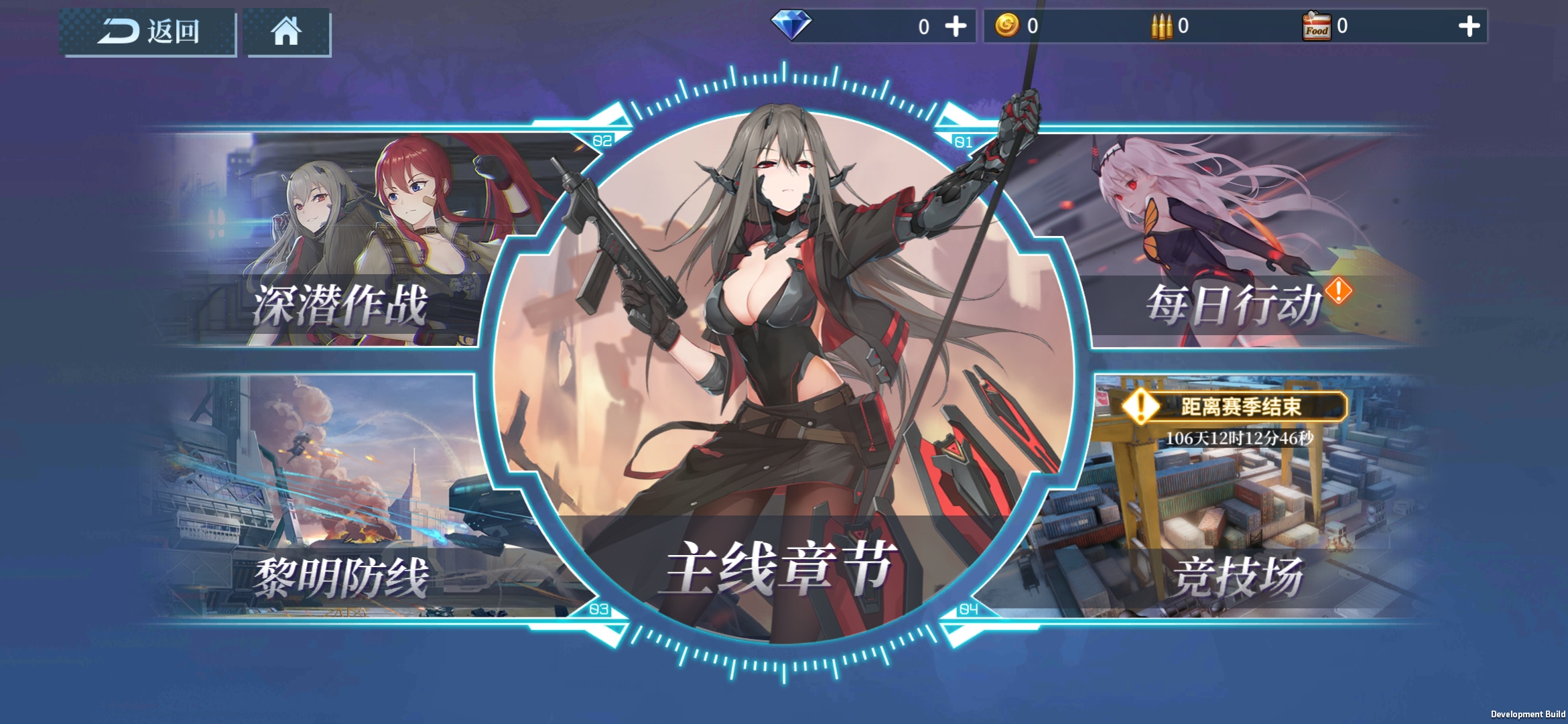Click the 02 marker on the circle frame

pos(601,141)
